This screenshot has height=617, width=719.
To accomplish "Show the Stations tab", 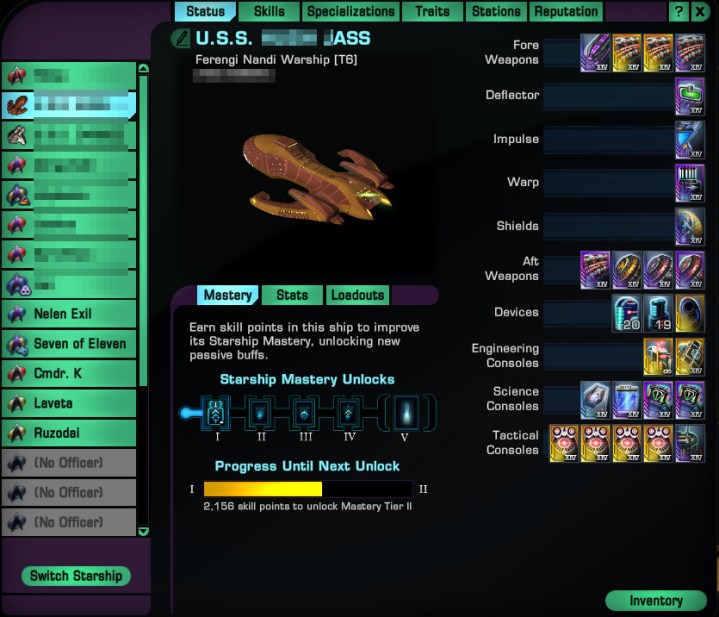I will (x=496, y=12).
